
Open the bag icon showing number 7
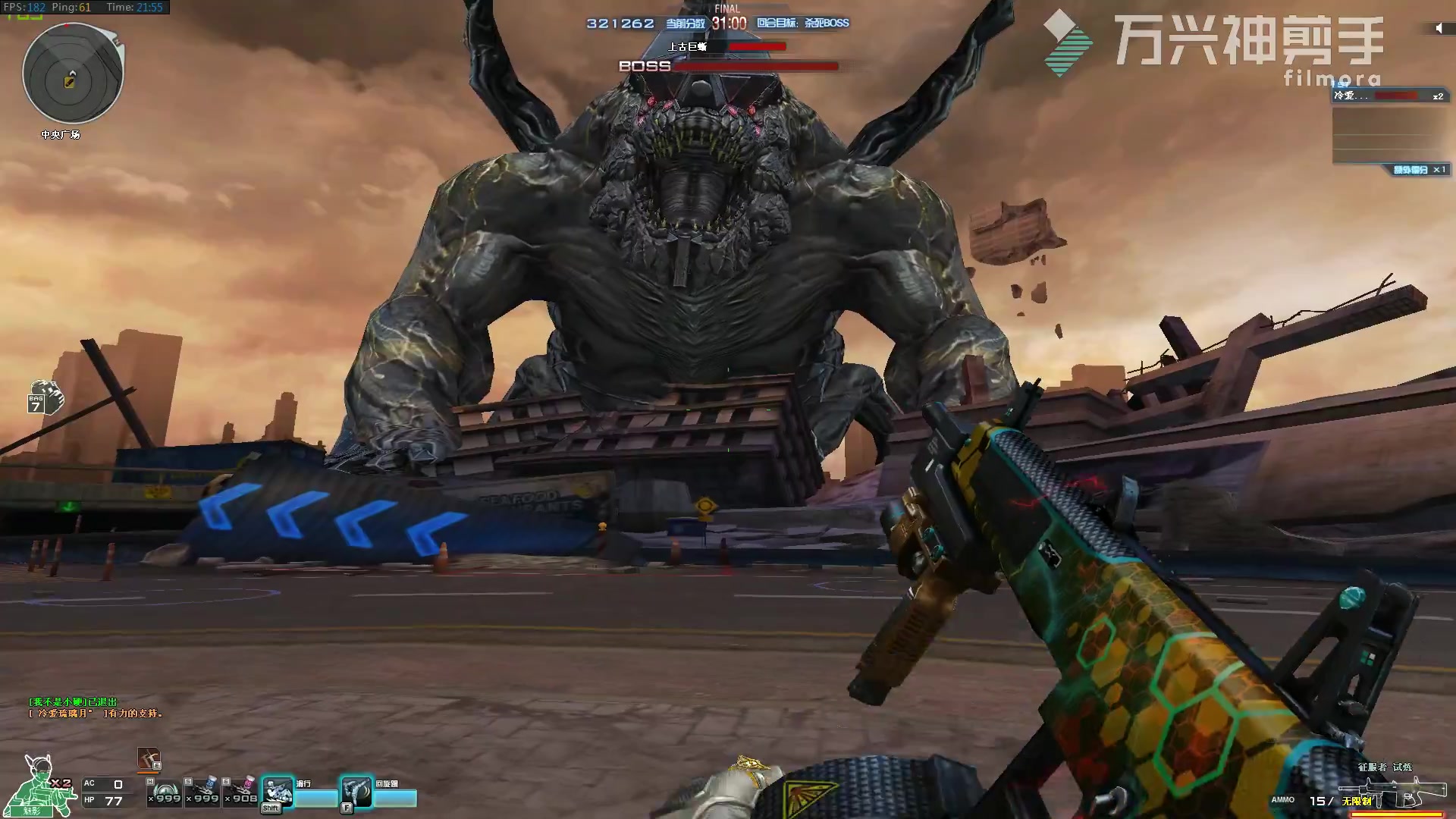45,397
